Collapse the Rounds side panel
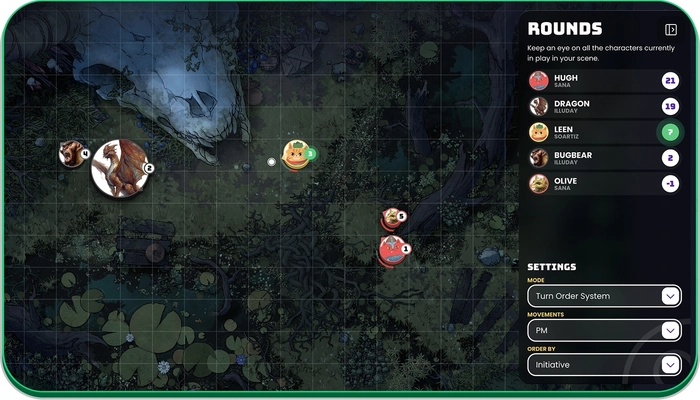This screenshot has width=700, height=400. point(671,30)
